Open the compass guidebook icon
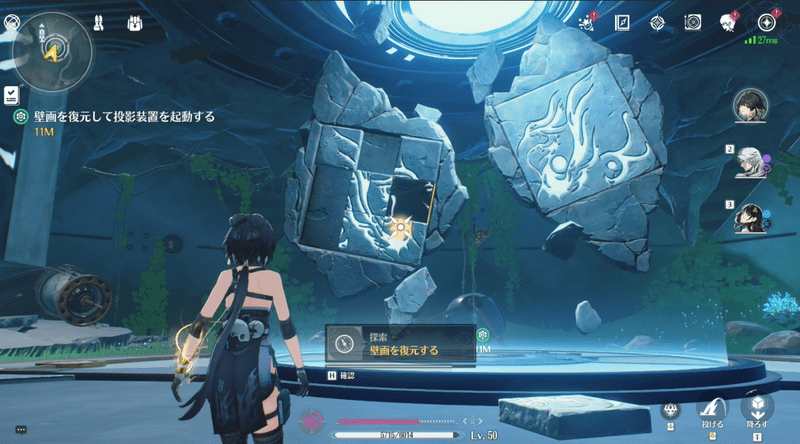The image size is (800, 444). coord(622,22)
